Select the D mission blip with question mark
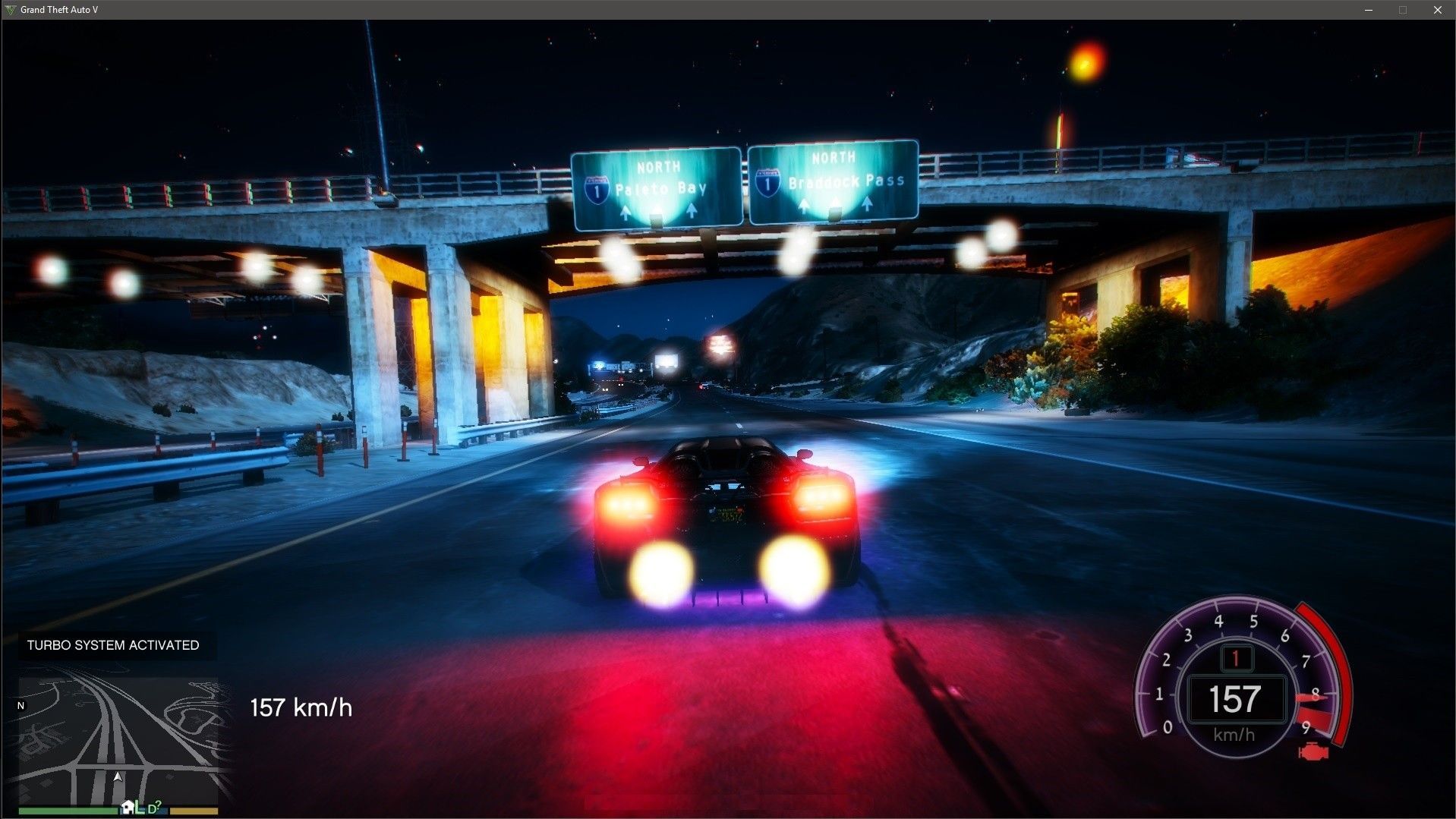1456x819 pixels. pos(153,808)
